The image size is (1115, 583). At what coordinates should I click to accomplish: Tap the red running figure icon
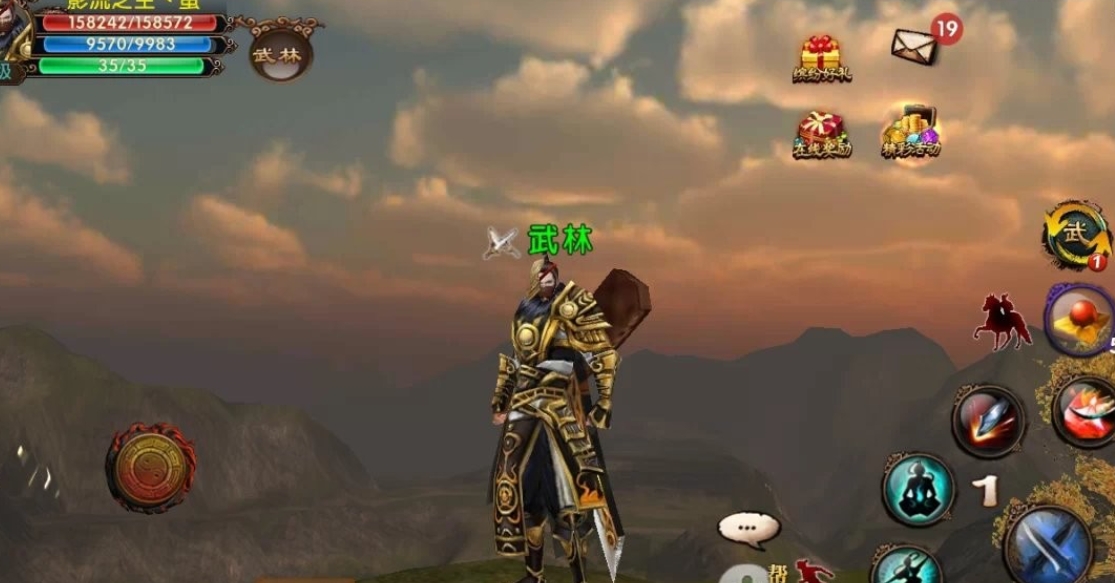pos(815,571)
